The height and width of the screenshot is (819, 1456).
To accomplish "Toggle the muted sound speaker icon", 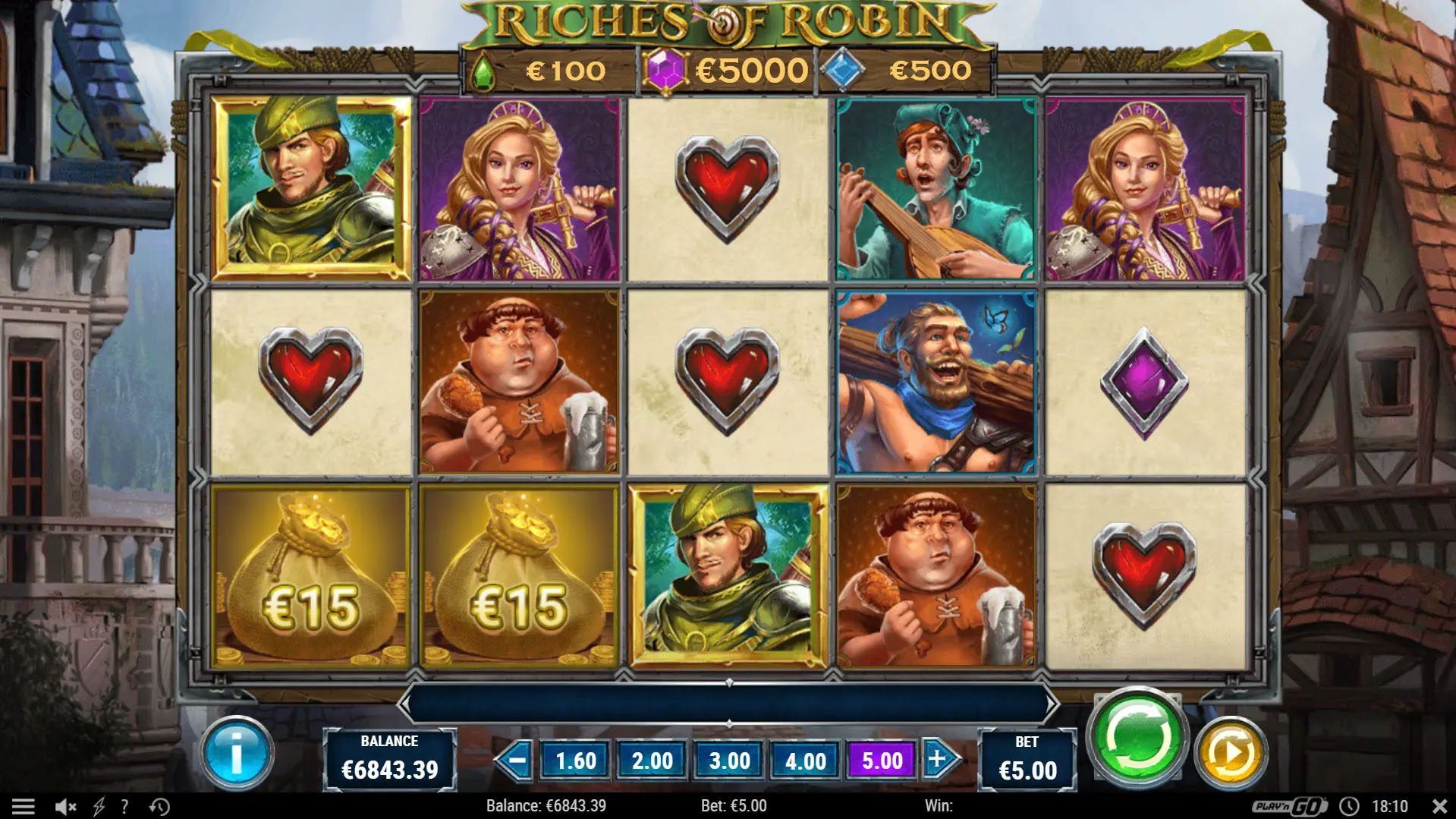I will tap(66, 806).
